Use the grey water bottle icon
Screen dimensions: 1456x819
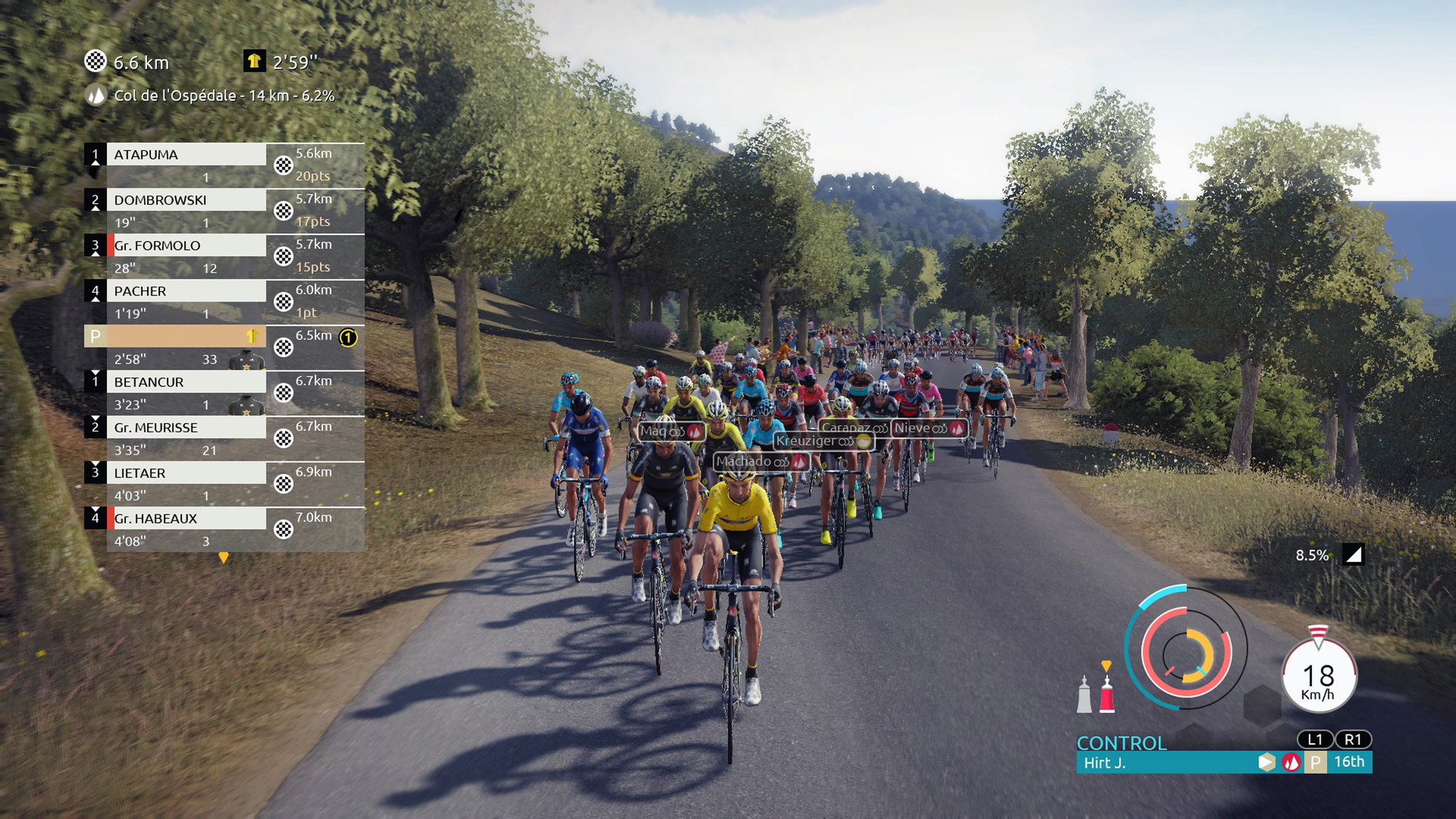pos(1084,695)
